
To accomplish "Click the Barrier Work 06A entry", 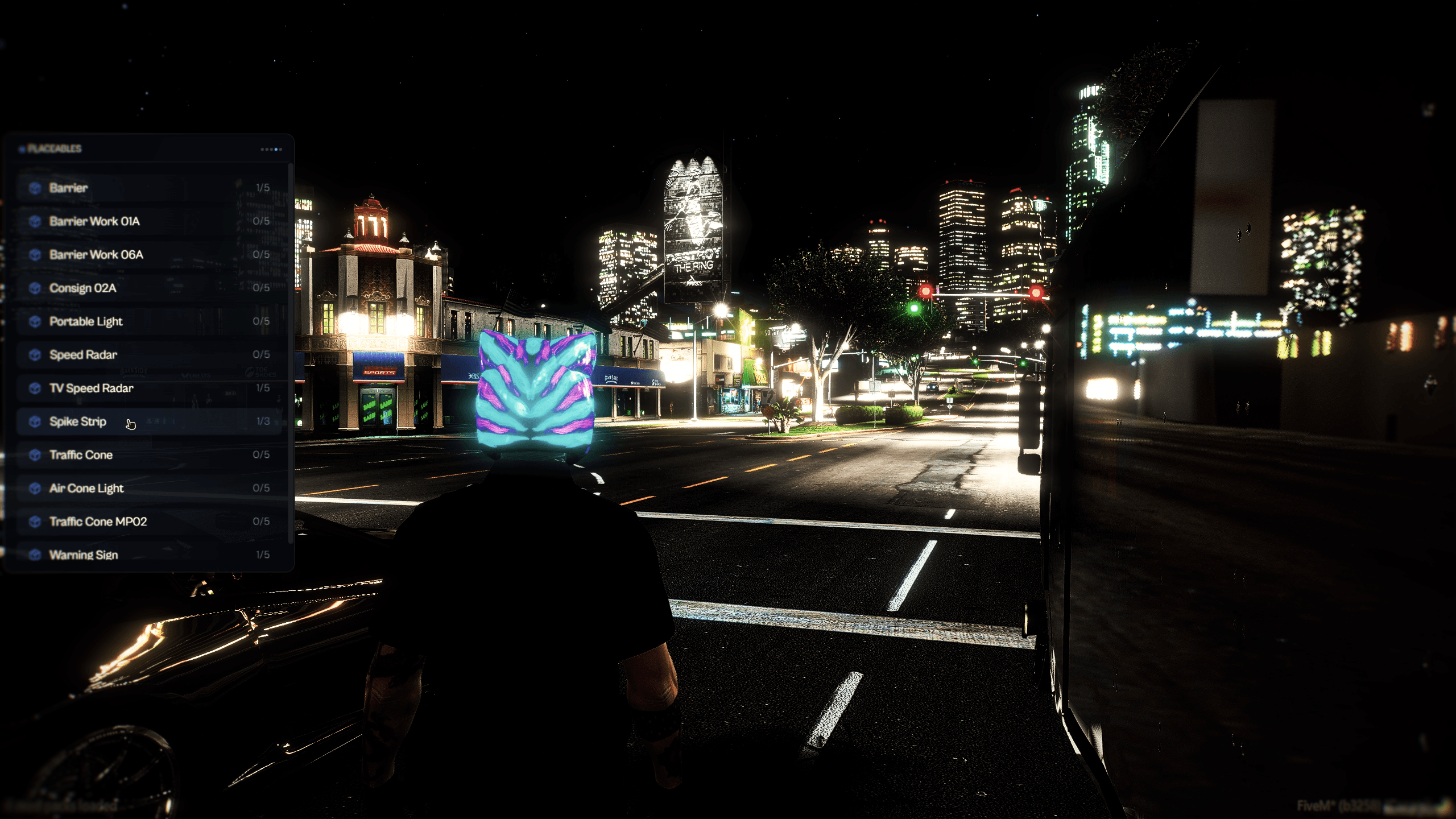I will pos(114,254).
